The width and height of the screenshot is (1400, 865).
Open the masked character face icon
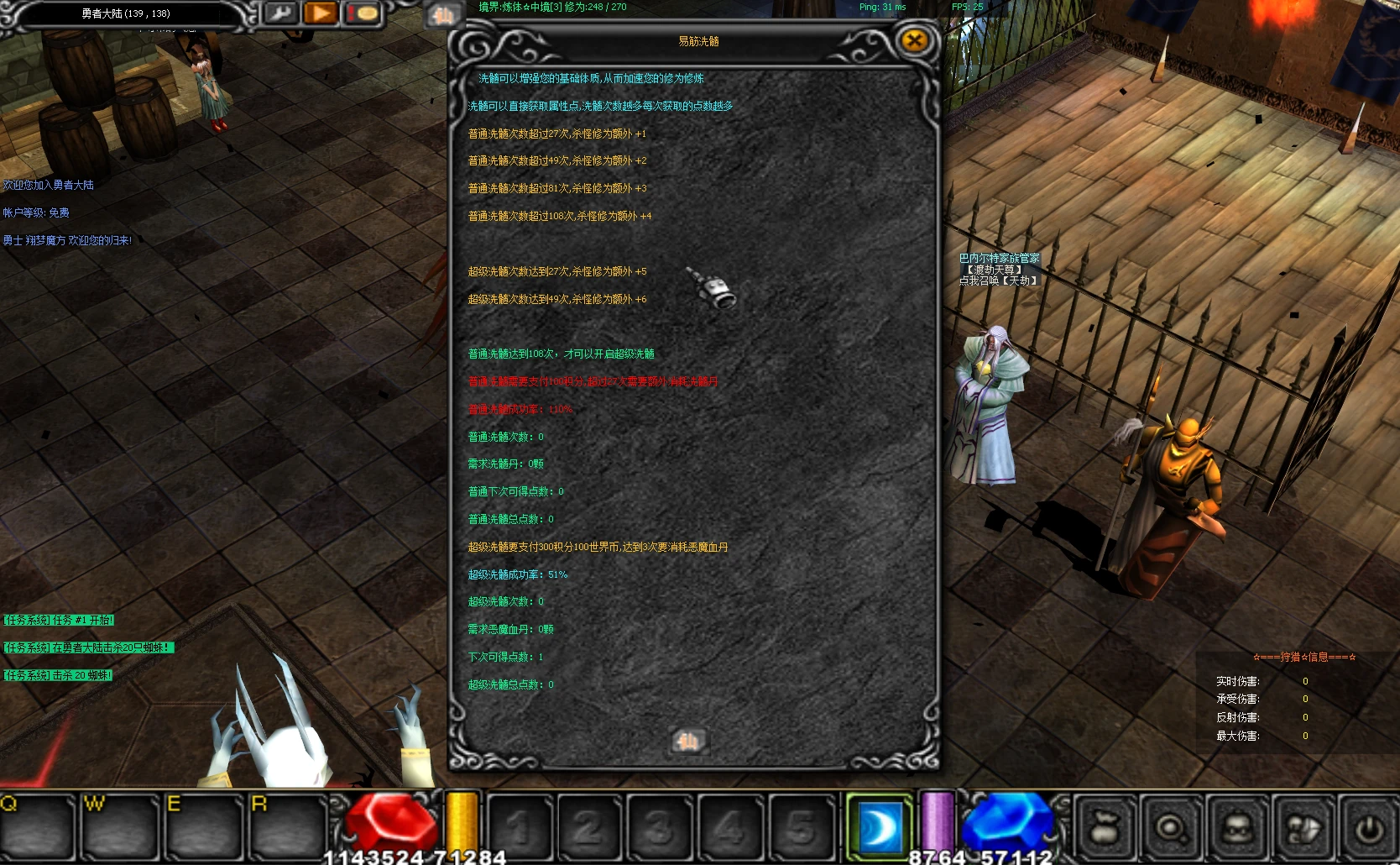pos(1237,828)
